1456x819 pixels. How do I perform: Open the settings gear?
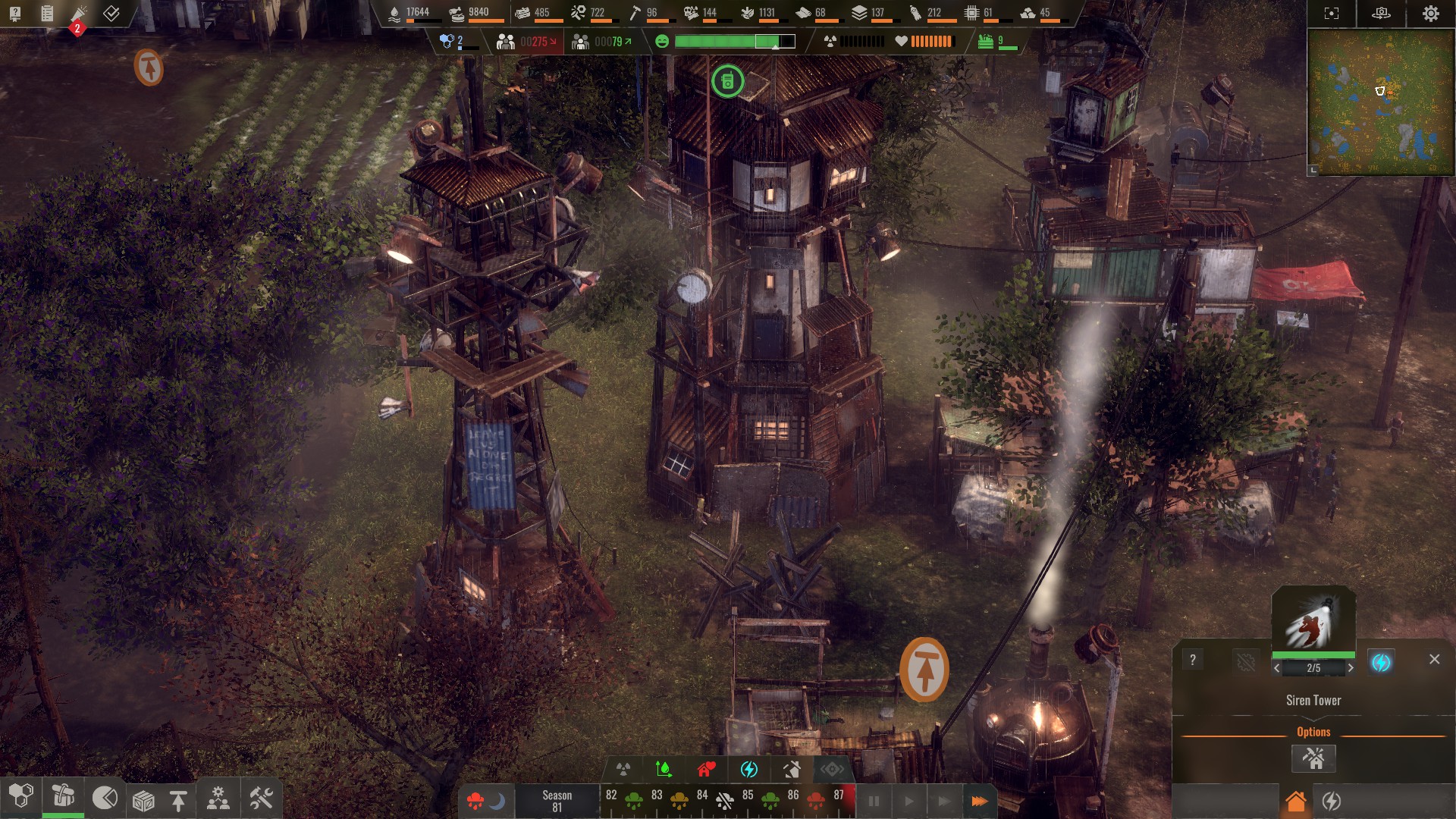pos(1430,14)
